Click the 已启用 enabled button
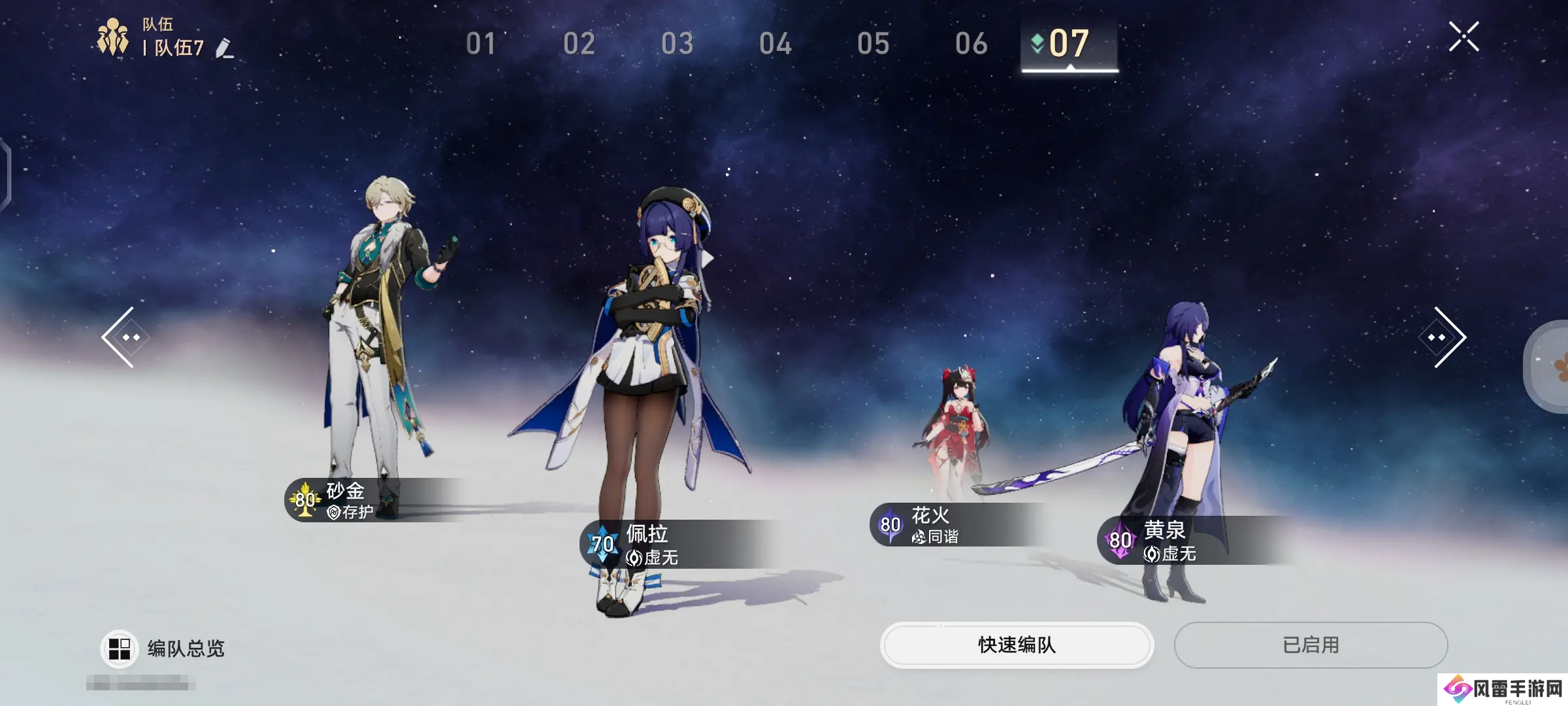Image resolution: width=1568 pixels, height=706 pixels. click(1311, 645)
